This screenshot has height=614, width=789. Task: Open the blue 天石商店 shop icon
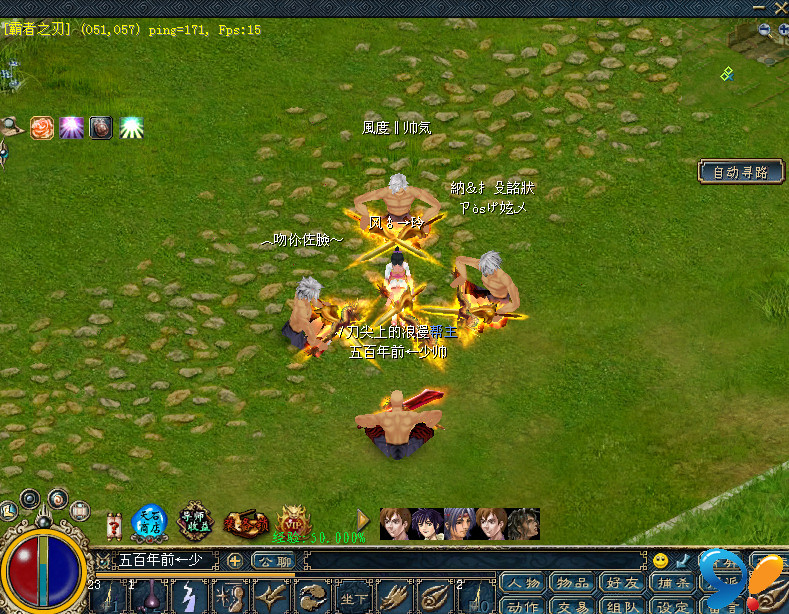pos(150,522)
